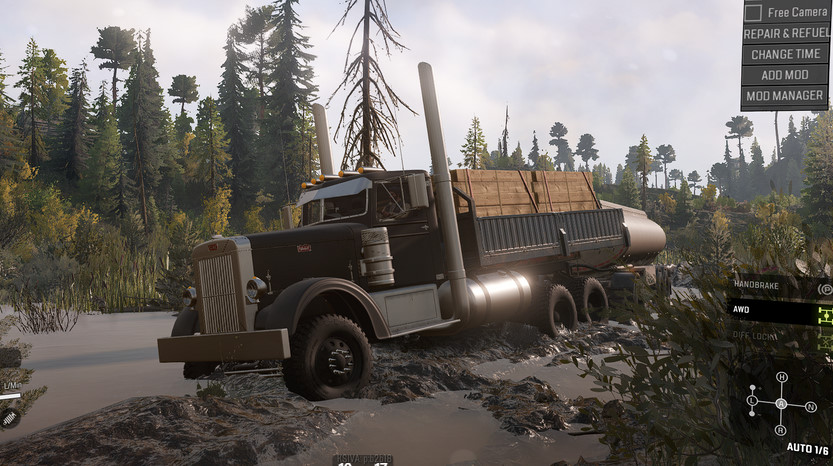Shift to Neutral gear (N)
This screenshot has height=466, width=833.
click(x=811, y=406)
